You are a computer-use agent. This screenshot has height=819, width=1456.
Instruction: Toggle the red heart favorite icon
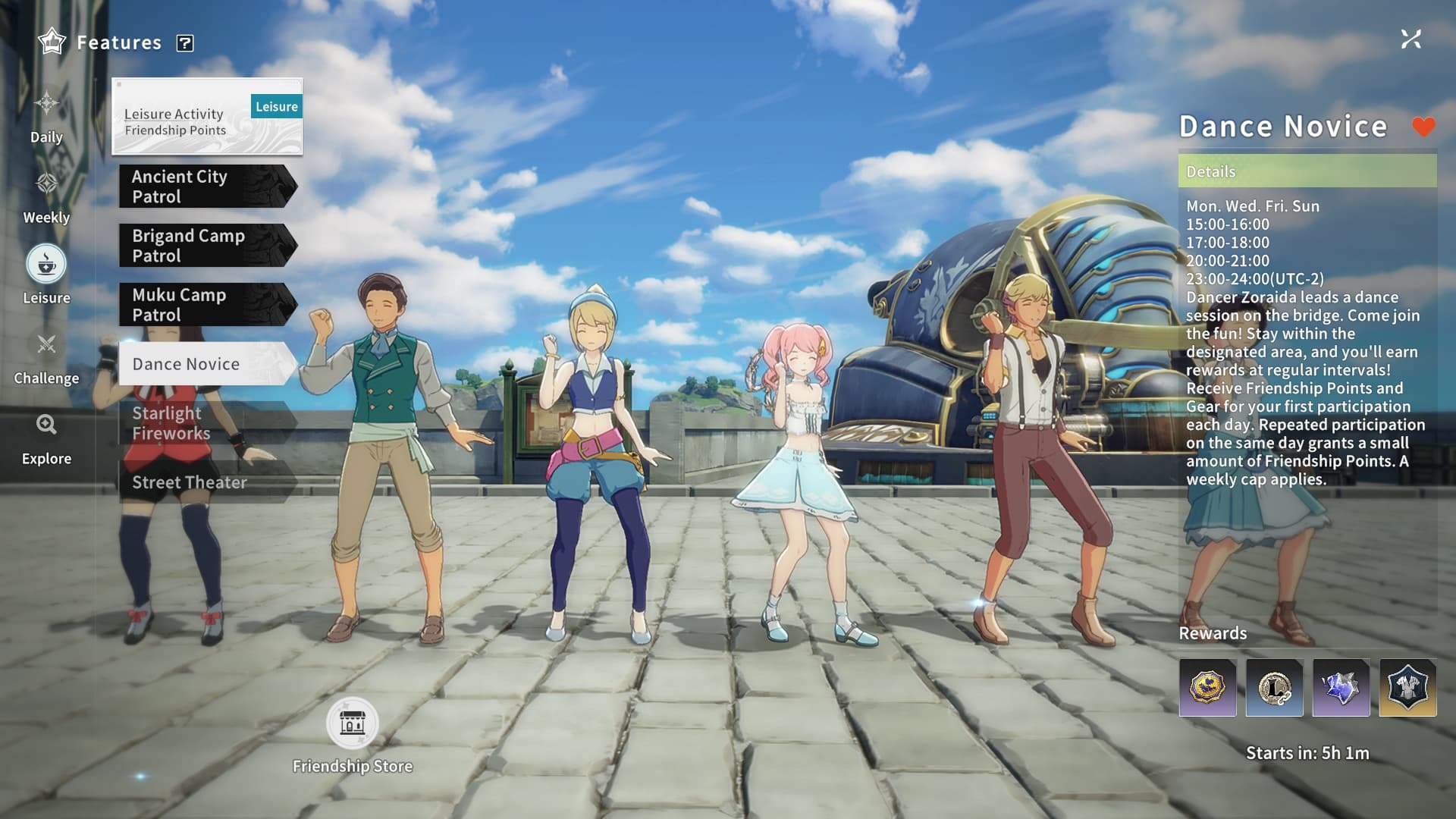tap(1423, 127)
